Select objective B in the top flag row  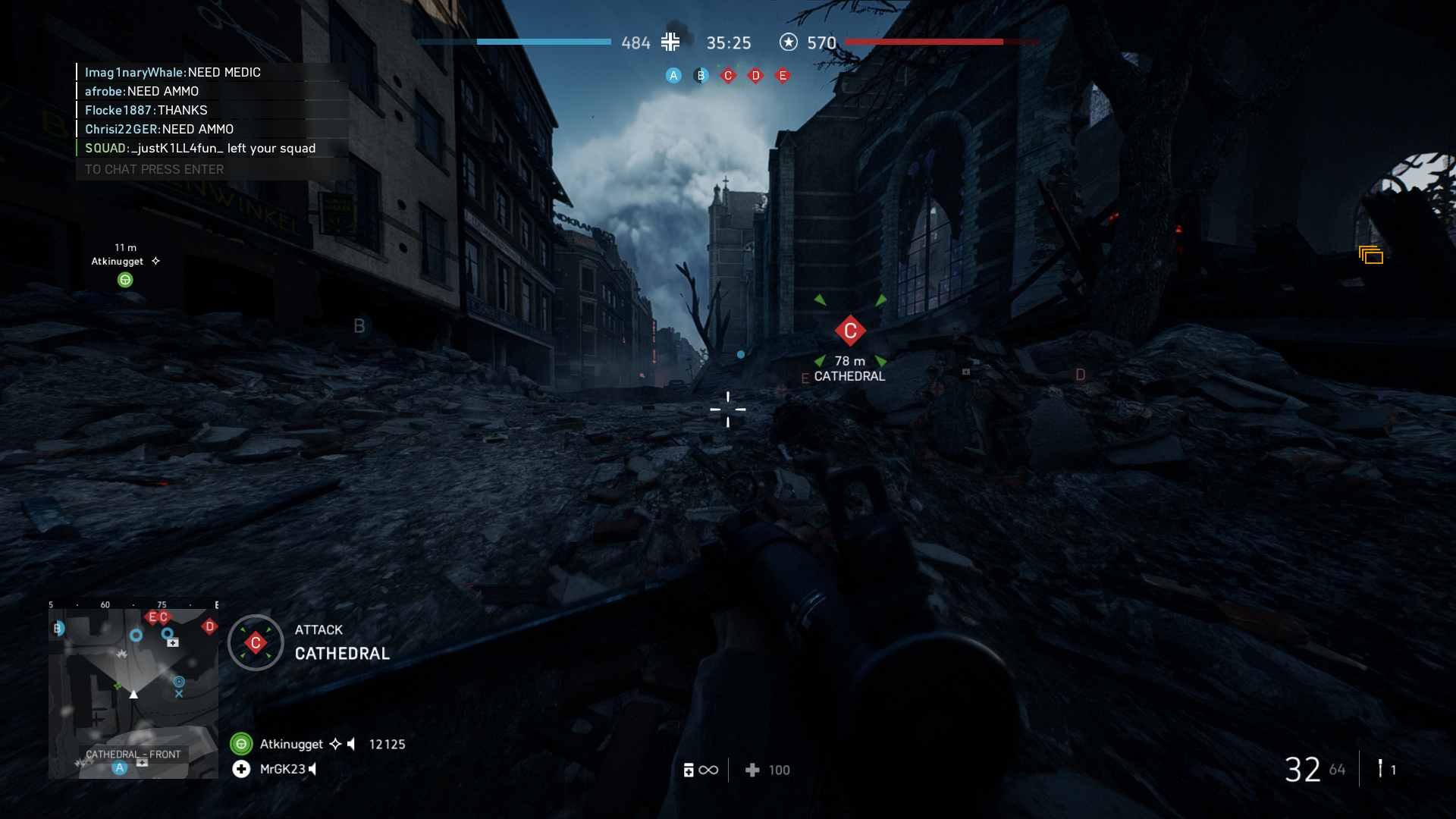coord(701,75)
